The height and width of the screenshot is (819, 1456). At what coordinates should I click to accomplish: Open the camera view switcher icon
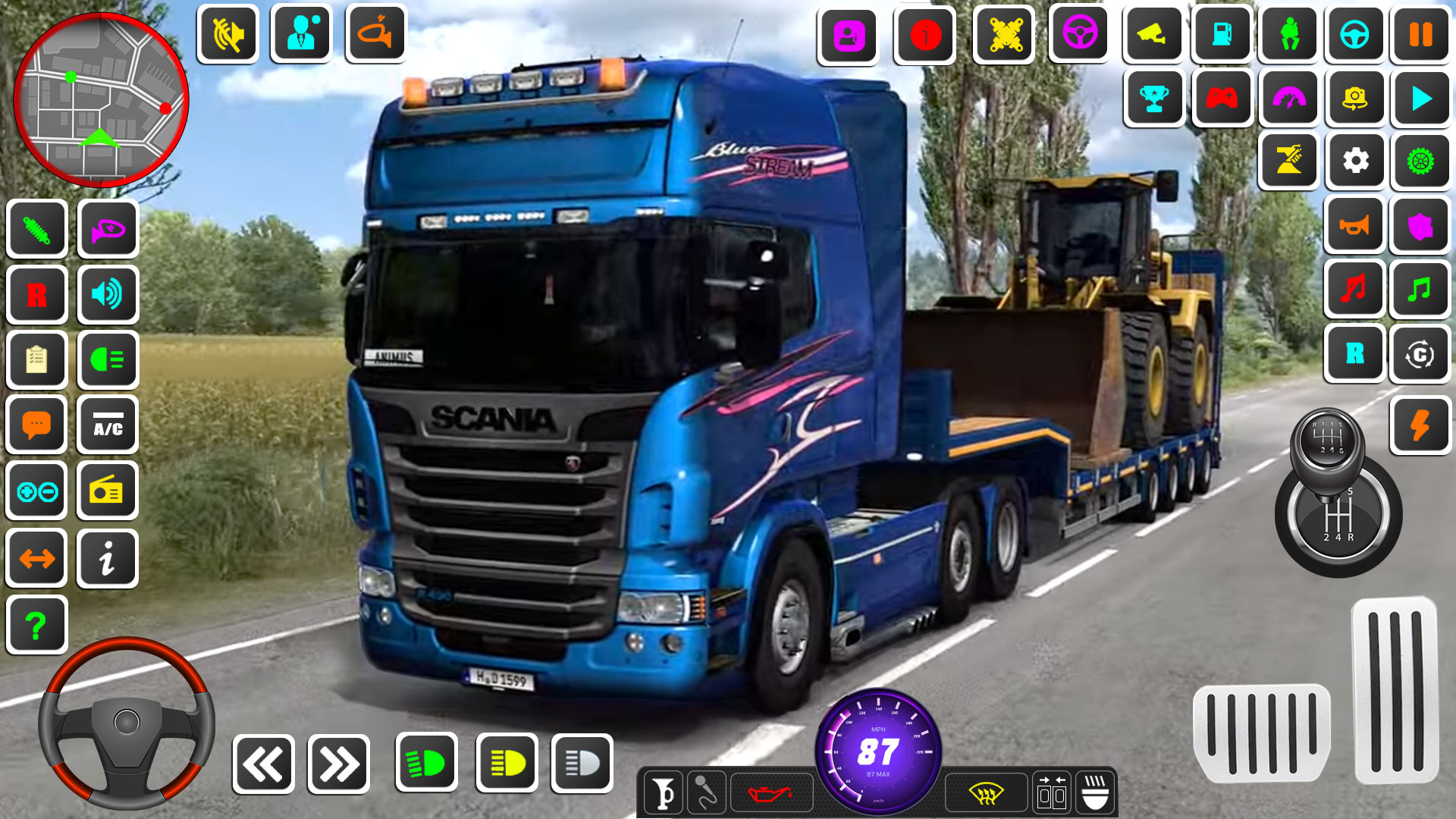pyautogui.click(x=1153, y=35)
